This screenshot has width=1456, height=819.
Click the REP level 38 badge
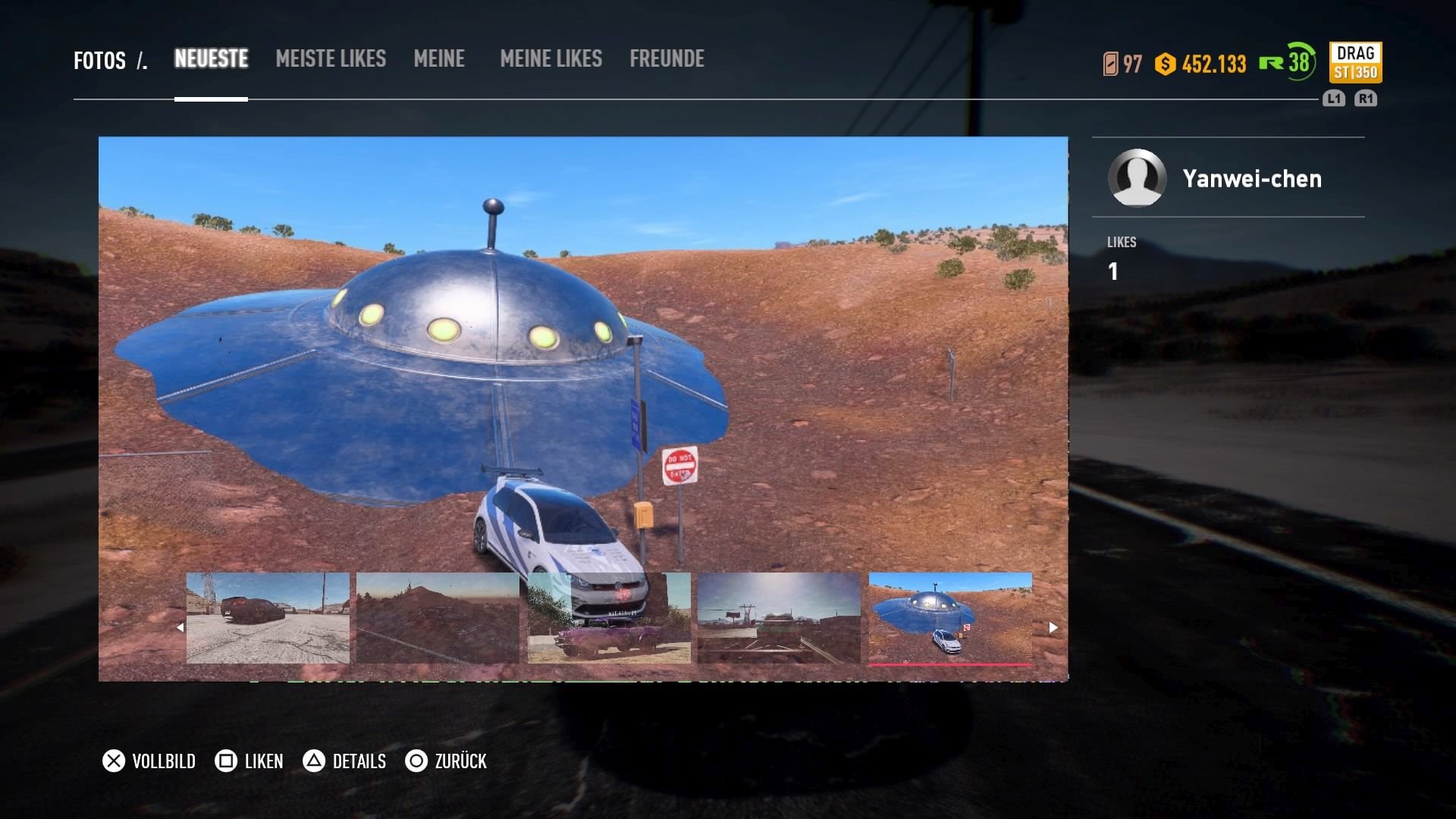[1294, 64]
